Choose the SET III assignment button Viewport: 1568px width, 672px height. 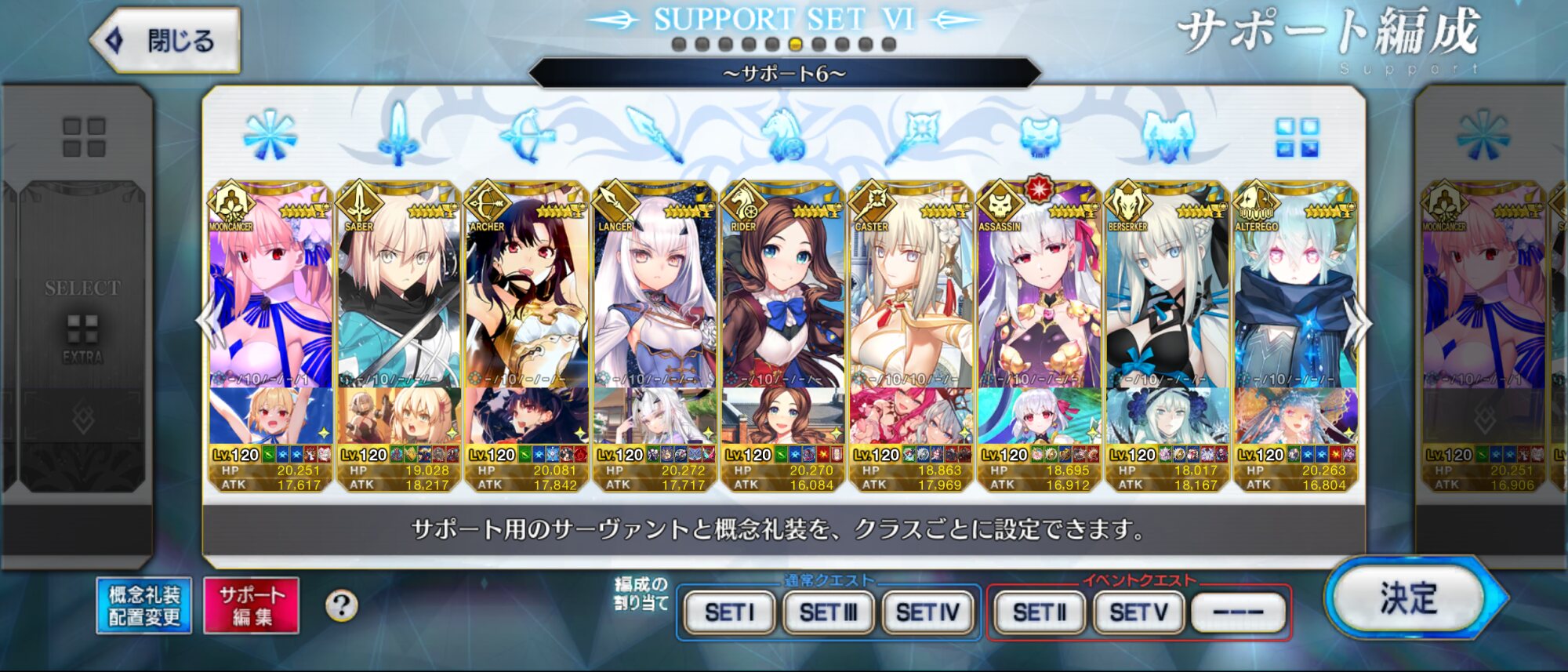(x=828, y=612)
